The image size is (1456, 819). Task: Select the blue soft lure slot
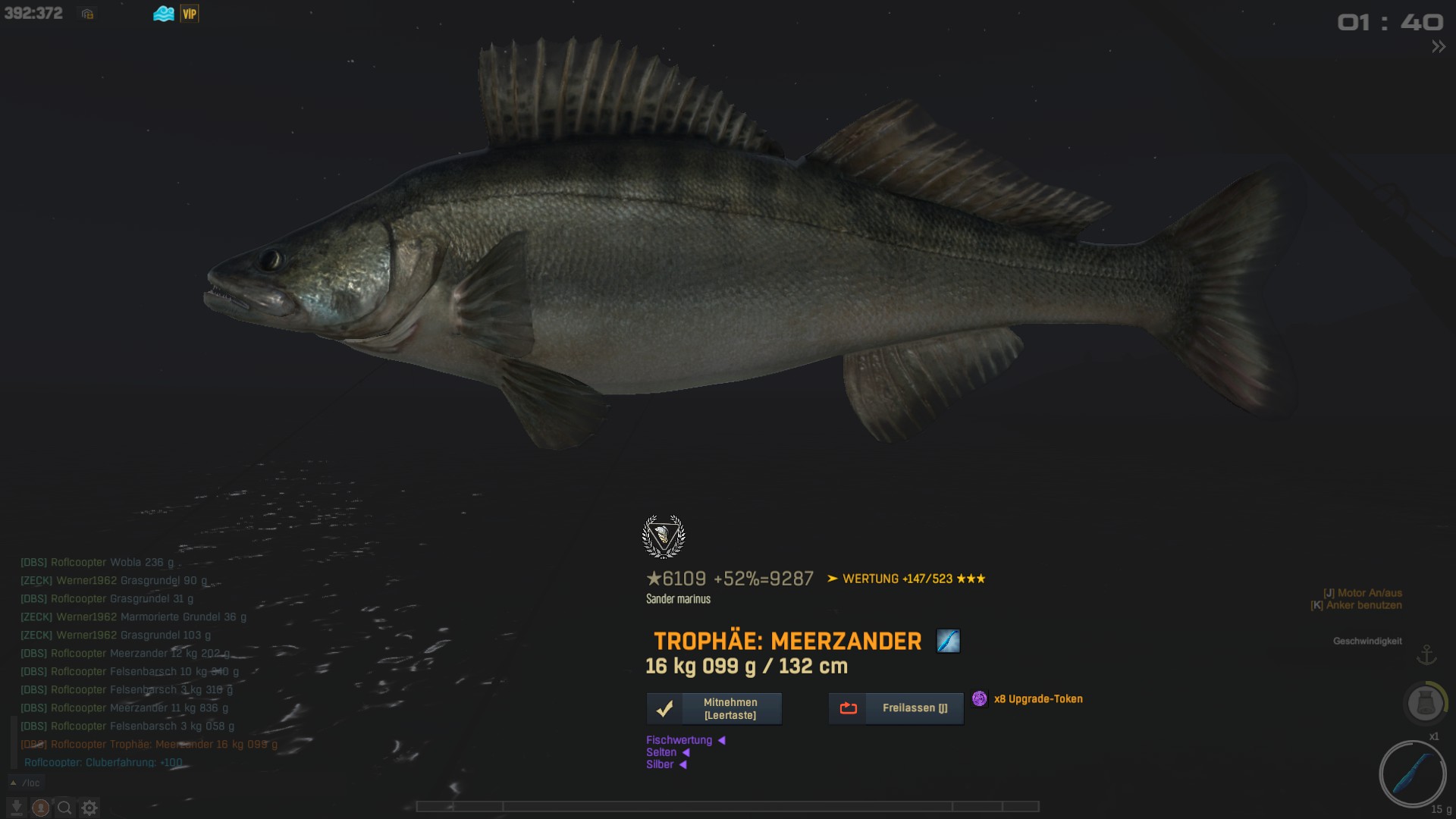[1412, 774]
